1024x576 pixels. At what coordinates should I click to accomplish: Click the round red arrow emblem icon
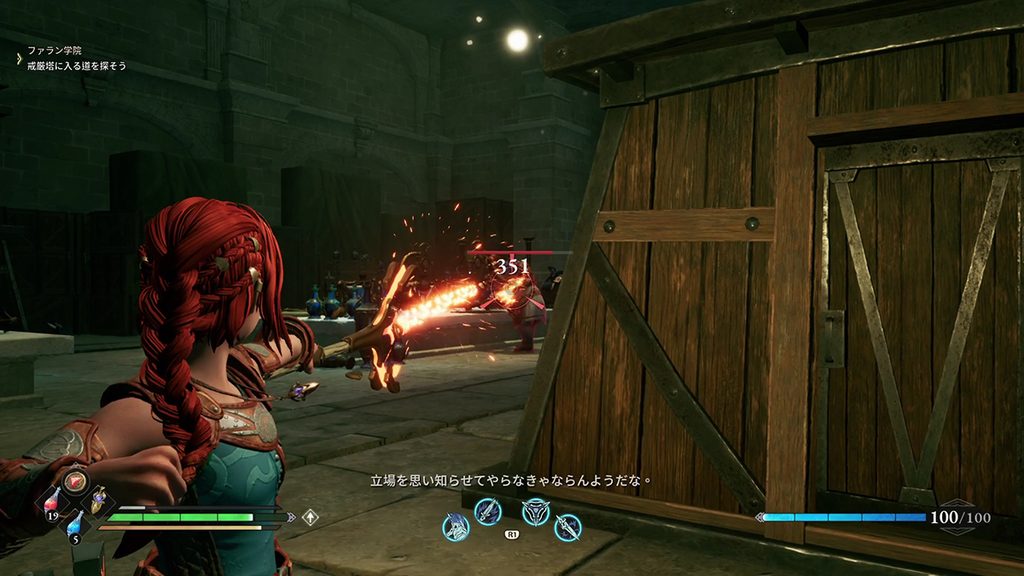click(x=75, y=480)
